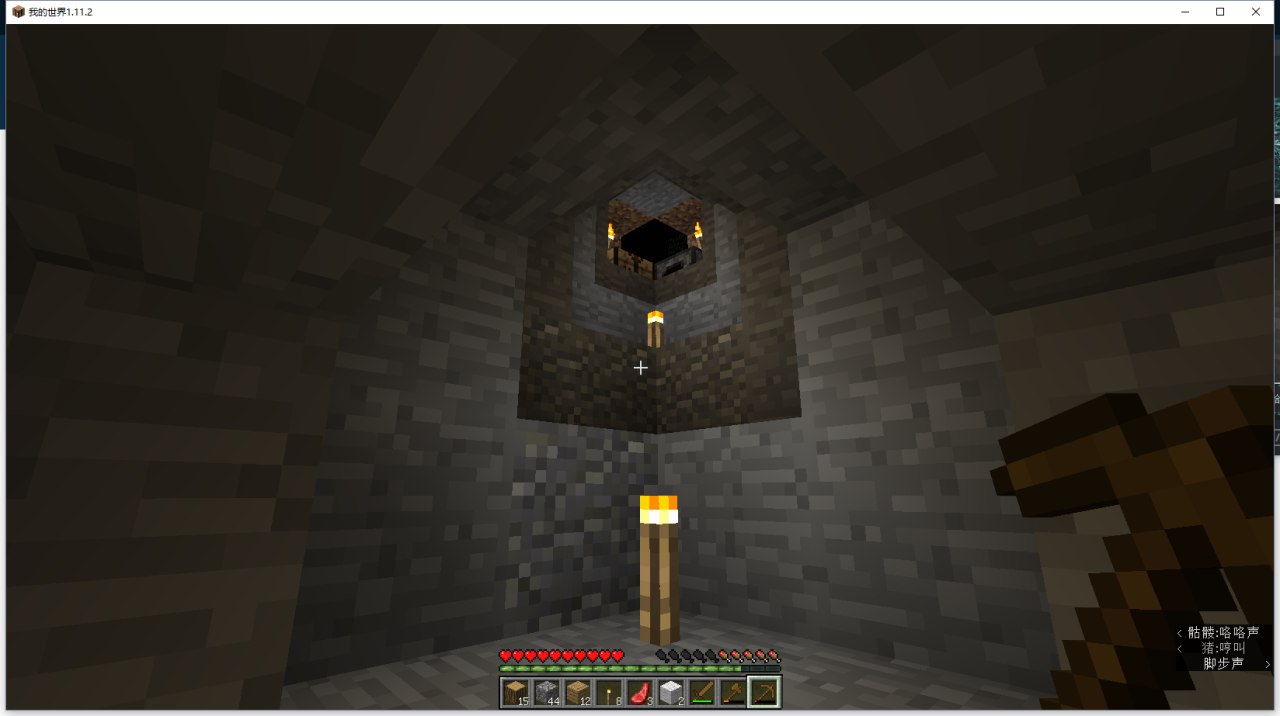This screenshot has width=1280, height=716.
Task: Equip the wooden sword from hotbar
Action: (x=701, y=691)
